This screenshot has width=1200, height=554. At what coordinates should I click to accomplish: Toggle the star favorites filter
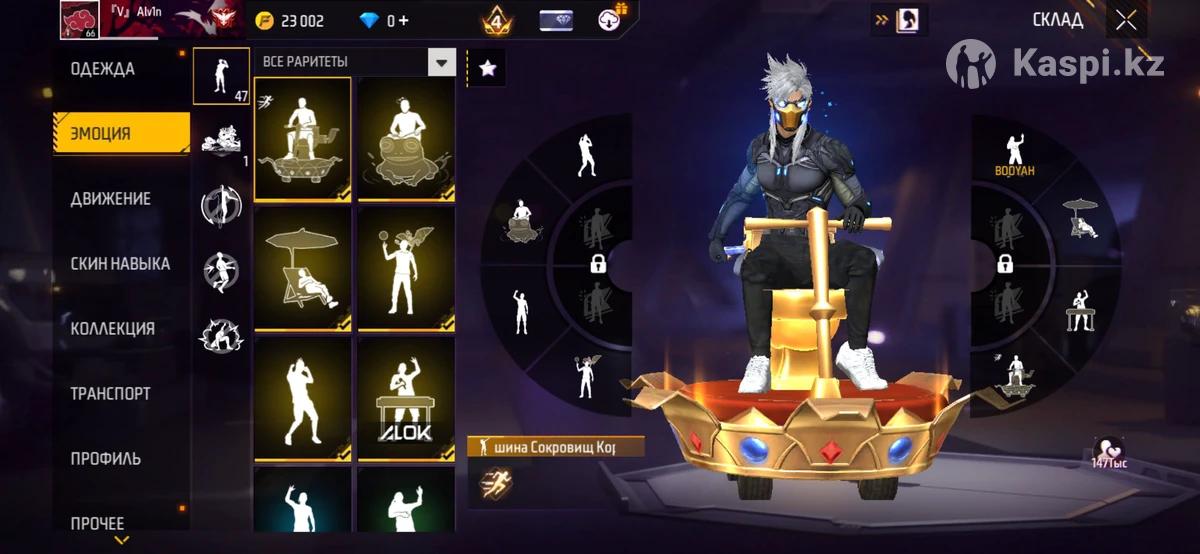(487, 68)
